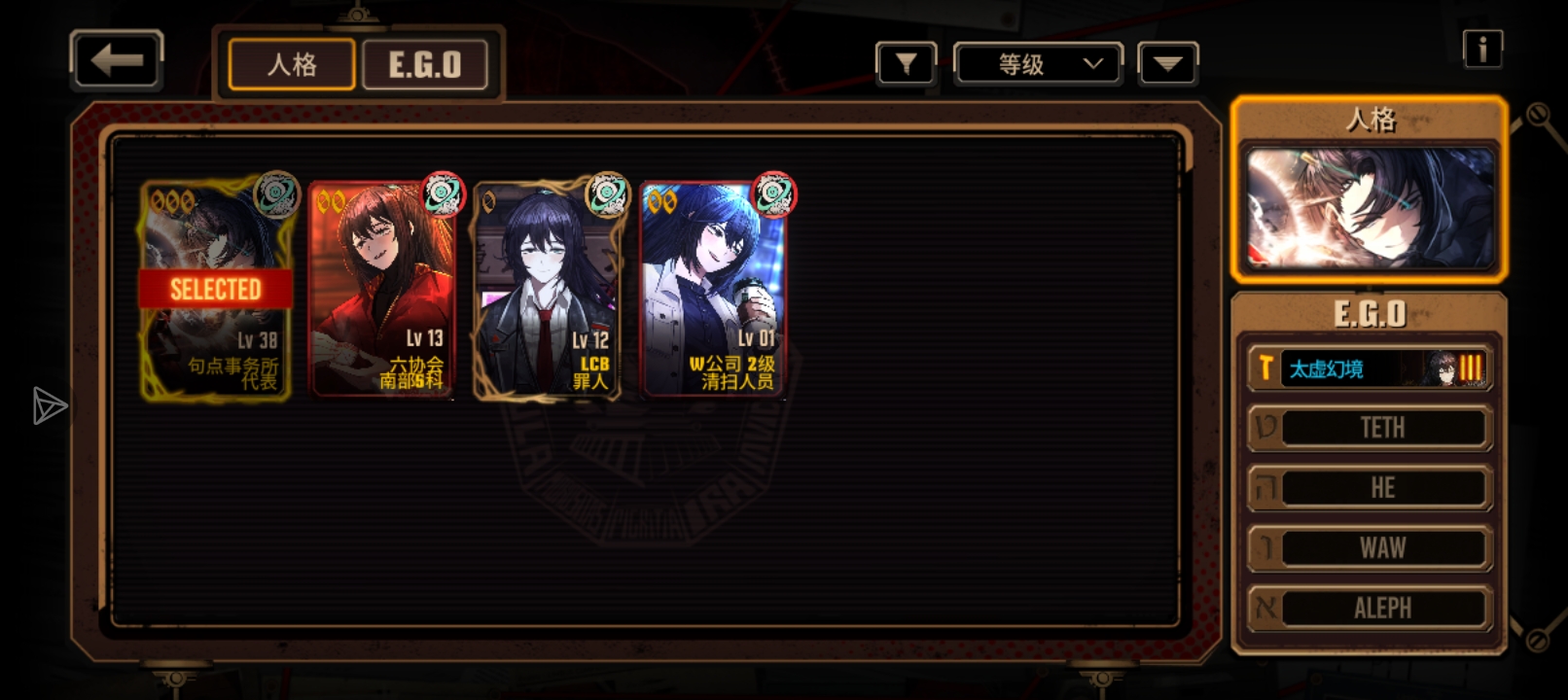Image resolution: width=1568 pixels, height=700 pixels.
Task: Switch to the E.G.O tab
Action: (425, 65)
